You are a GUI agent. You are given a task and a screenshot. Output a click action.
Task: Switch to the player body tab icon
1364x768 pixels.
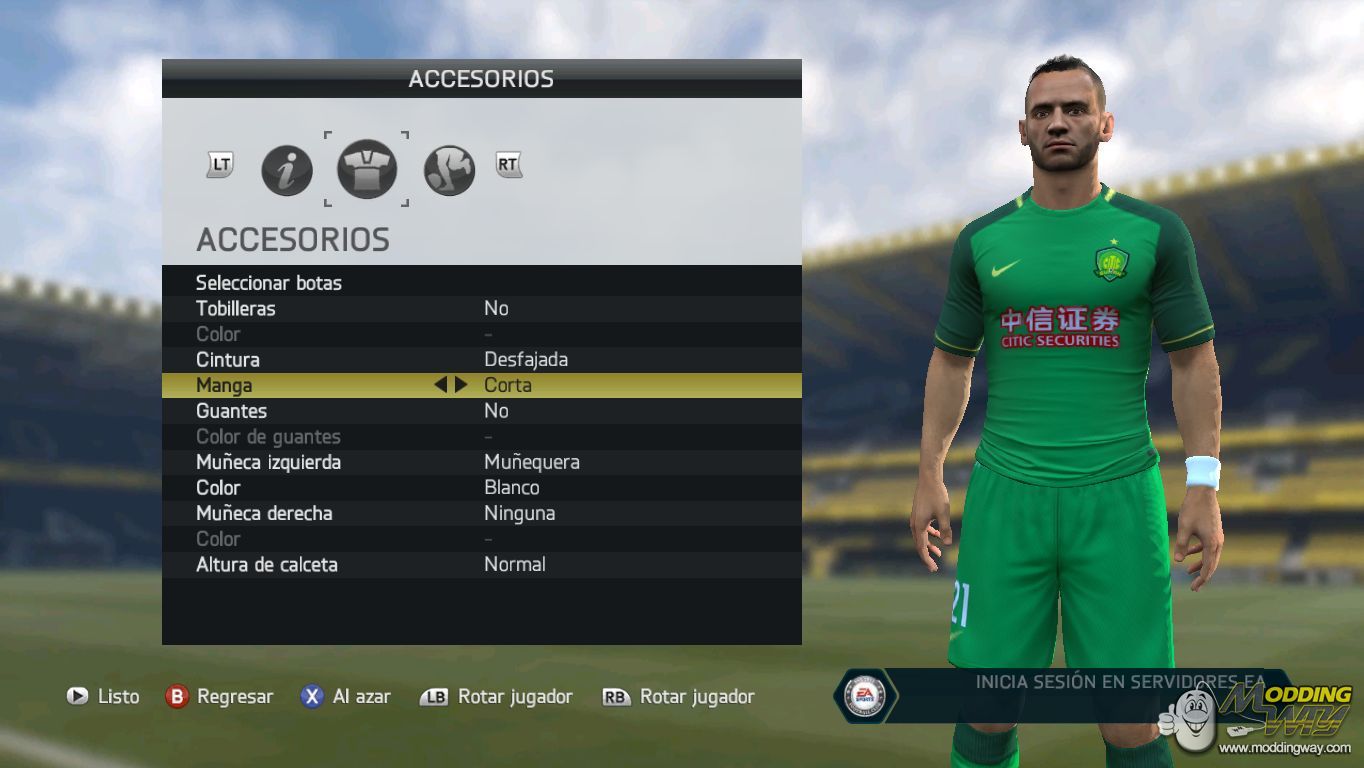[x=449, y=170]
